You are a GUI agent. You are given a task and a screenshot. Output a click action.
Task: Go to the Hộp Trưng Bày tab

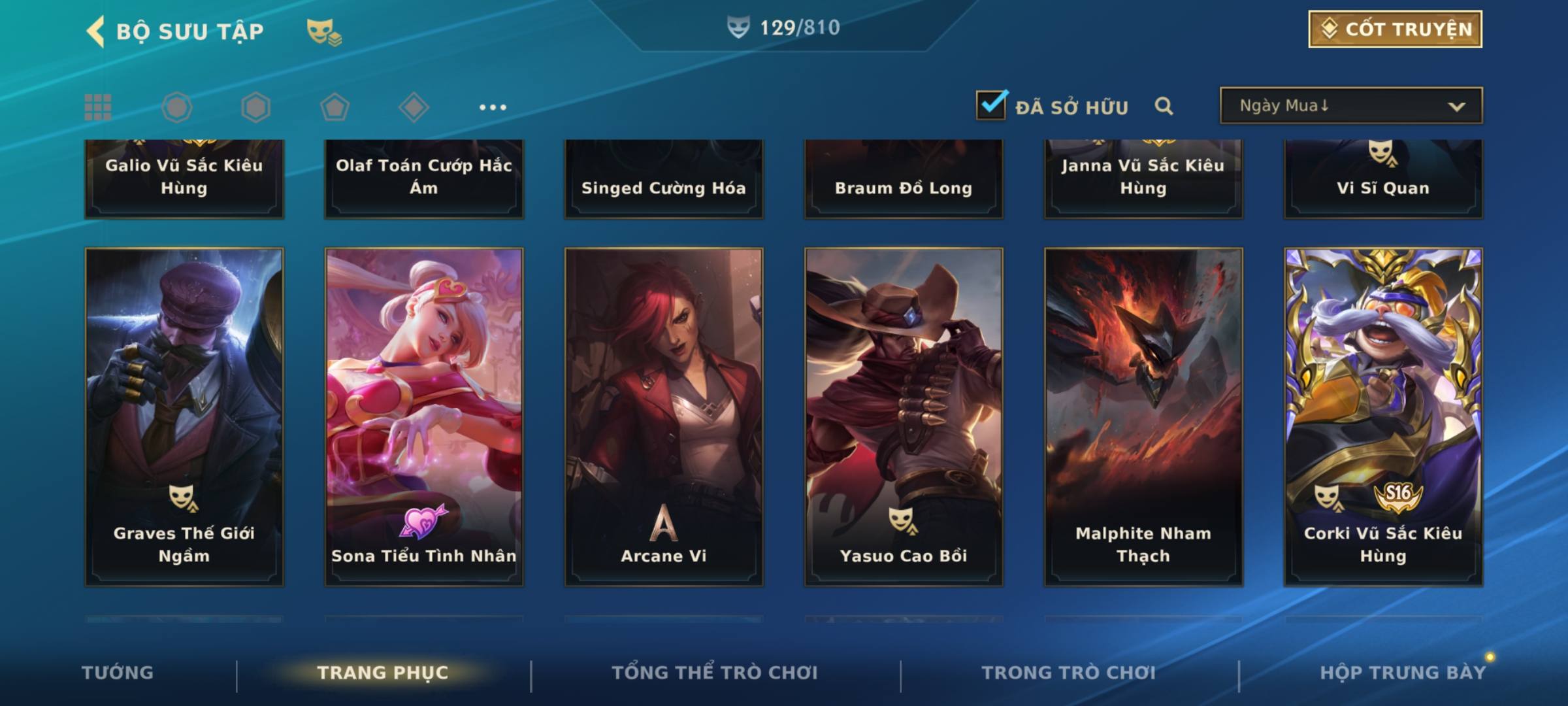point(1403,673)
